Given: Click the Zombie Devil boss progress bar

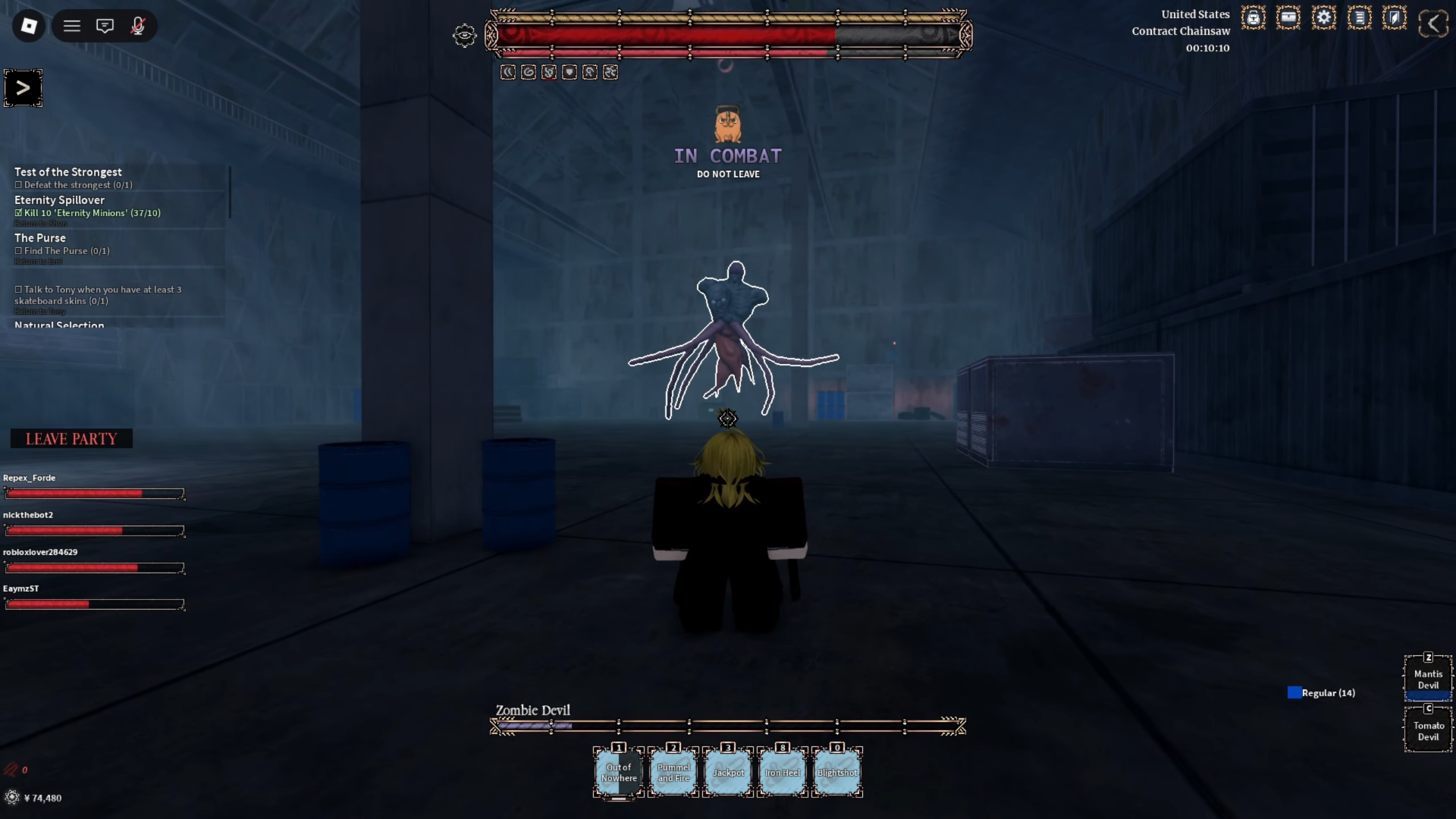Looking at the screenshot, I should [x=727, y=726].
